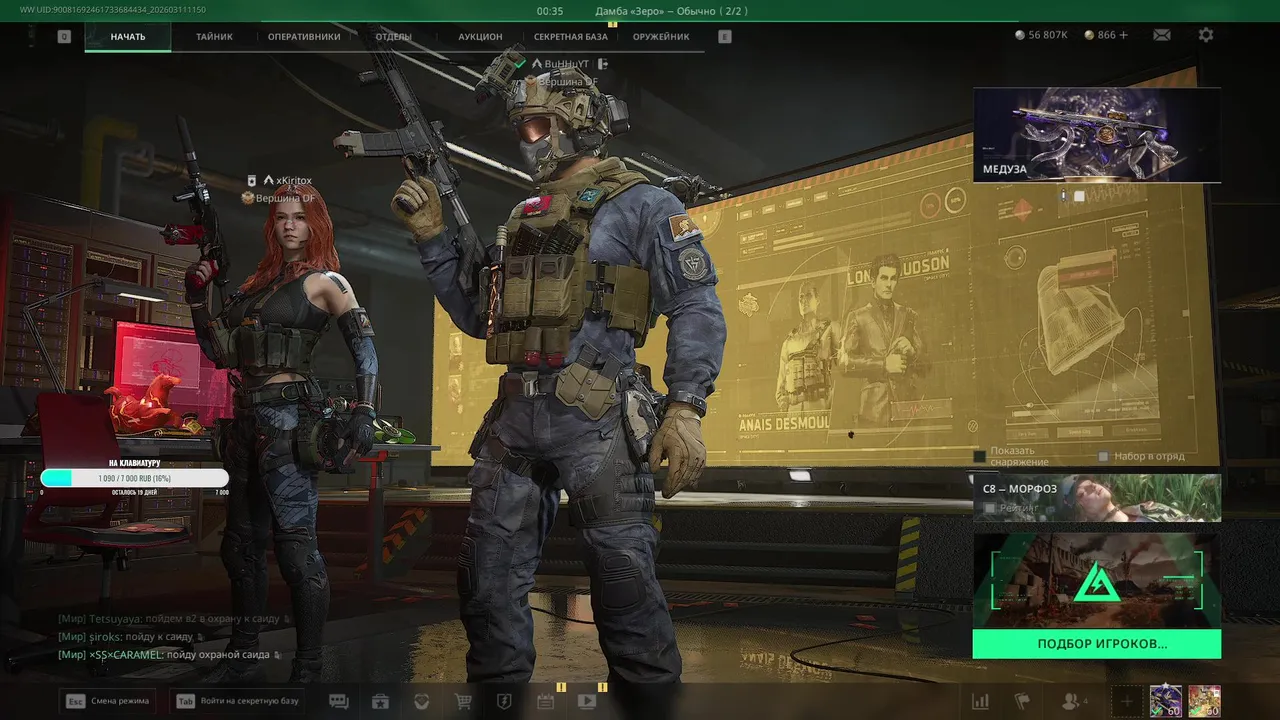Select the Секретная база tab

570,37
